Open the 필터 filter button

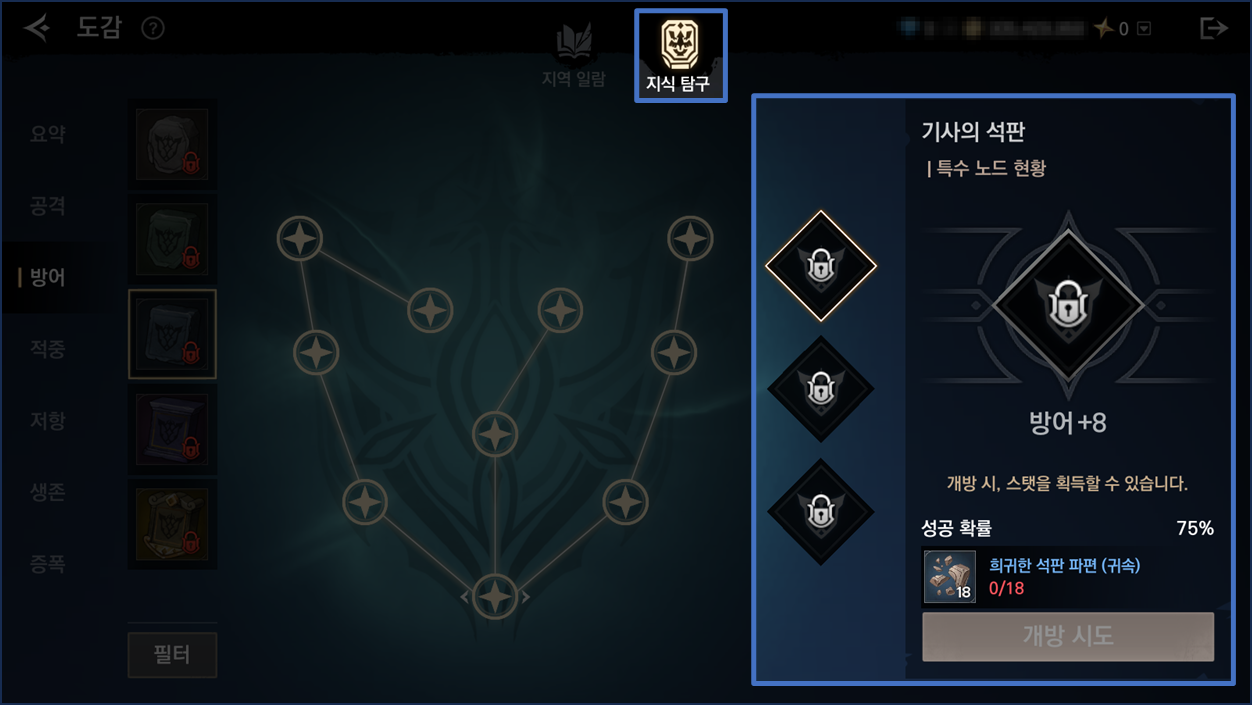click(172, 655)
